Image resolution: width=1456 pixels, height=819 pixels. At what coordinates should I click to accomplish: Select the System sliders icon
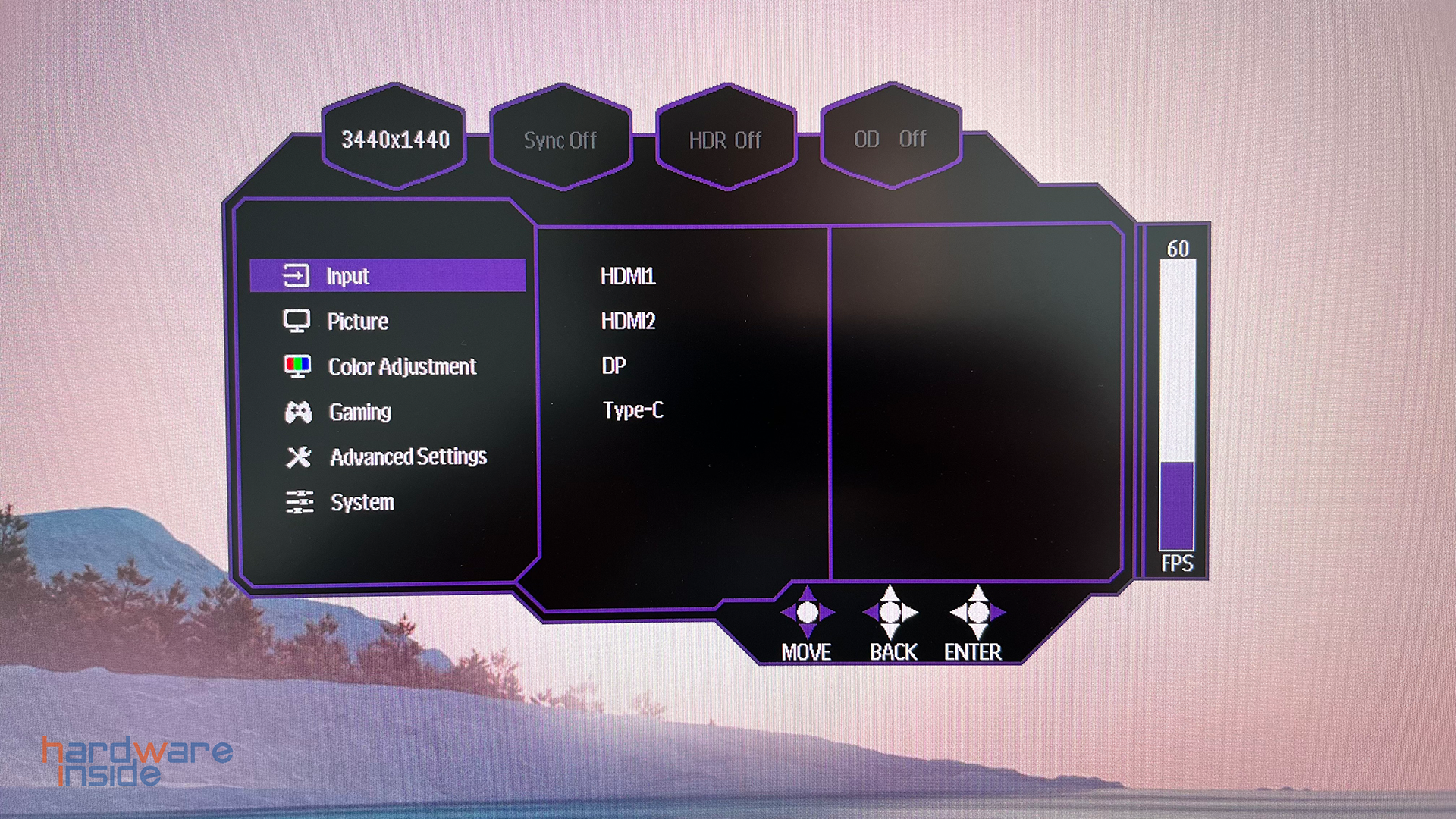pos(300,502)
